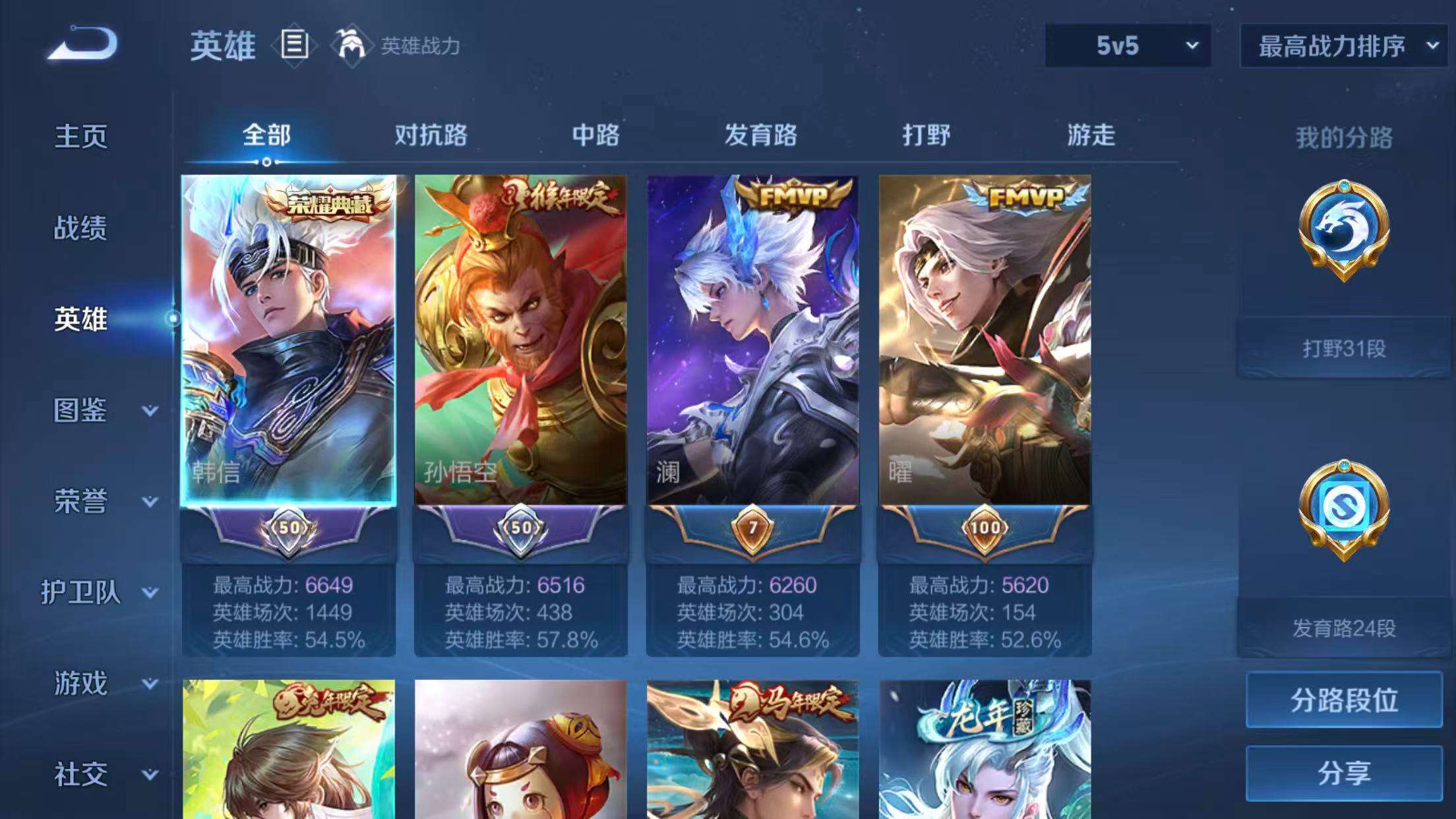Image resolution: width=1456 pixels, height=819 pixels.
Task: Switch to the 对抗路 tab
Action: (430, 135)
